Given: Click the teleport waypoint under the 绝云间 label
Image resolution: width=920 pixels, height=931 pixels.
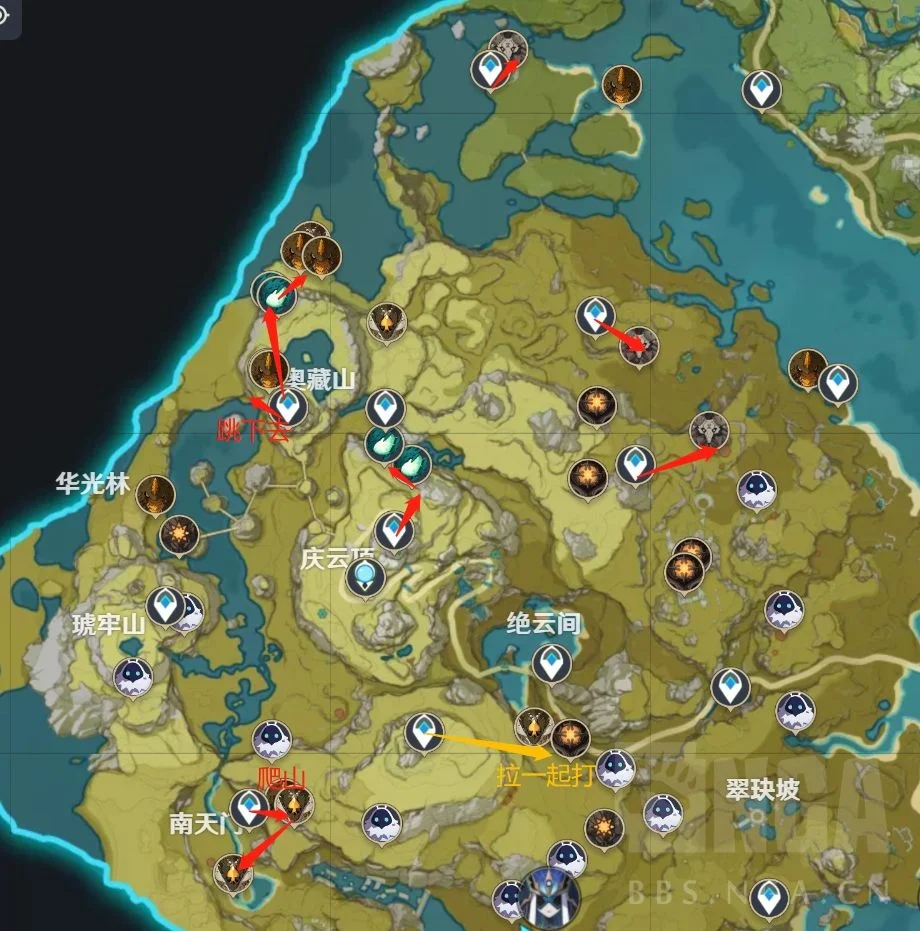Looking at the screenshot, I should coord(550,663).
